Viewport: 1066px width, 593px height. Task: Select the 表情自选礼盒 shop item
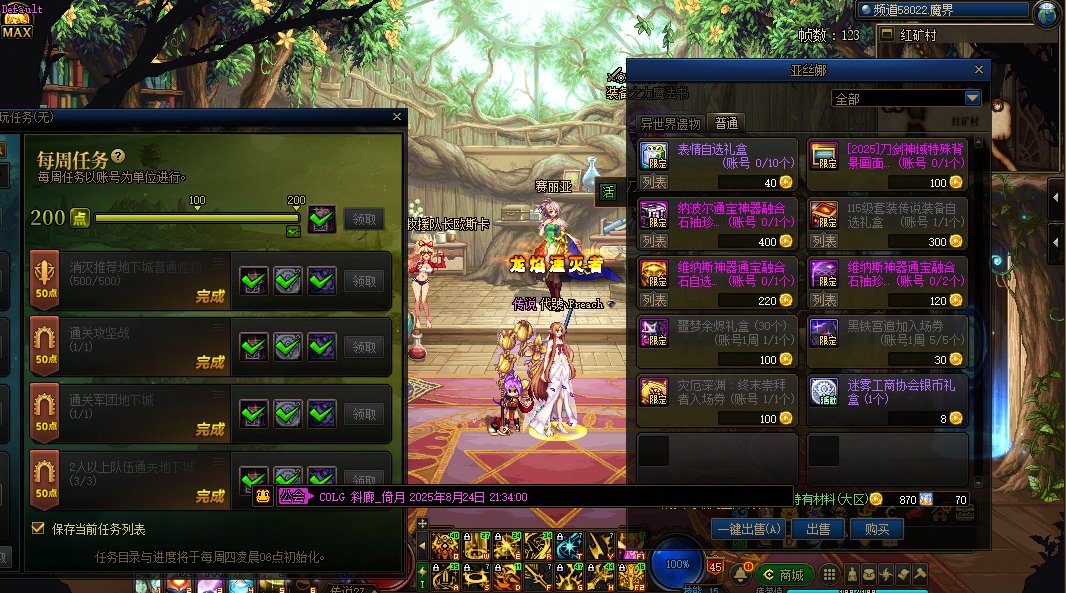click(x=717, y=164)
